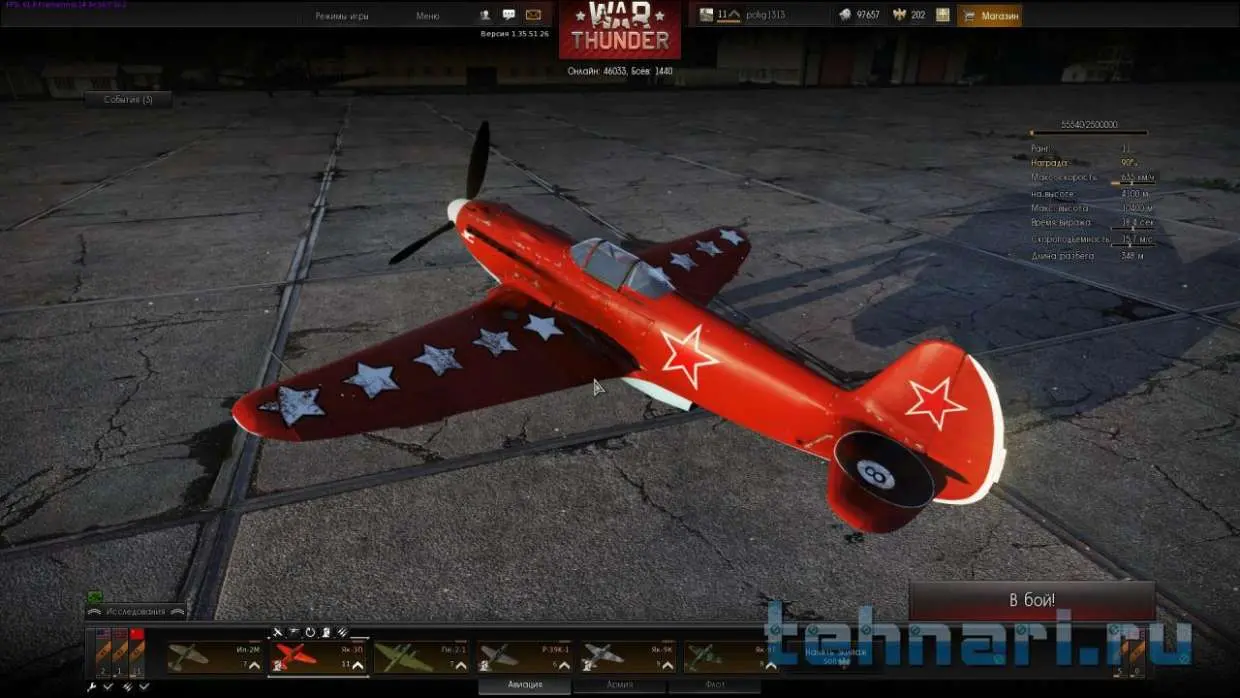Expand the «Исследования» research panel
1240x698 pixels.
tap(136, 610)
